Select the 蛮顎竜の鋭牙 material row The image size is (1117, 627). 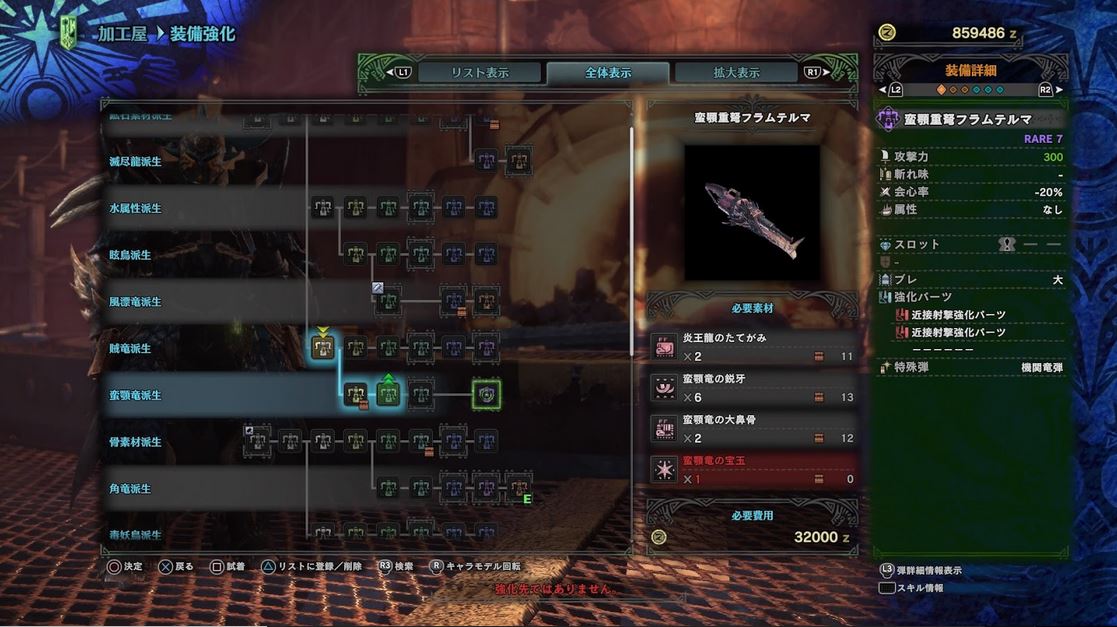pyautogui.click(x=752, y=388)
